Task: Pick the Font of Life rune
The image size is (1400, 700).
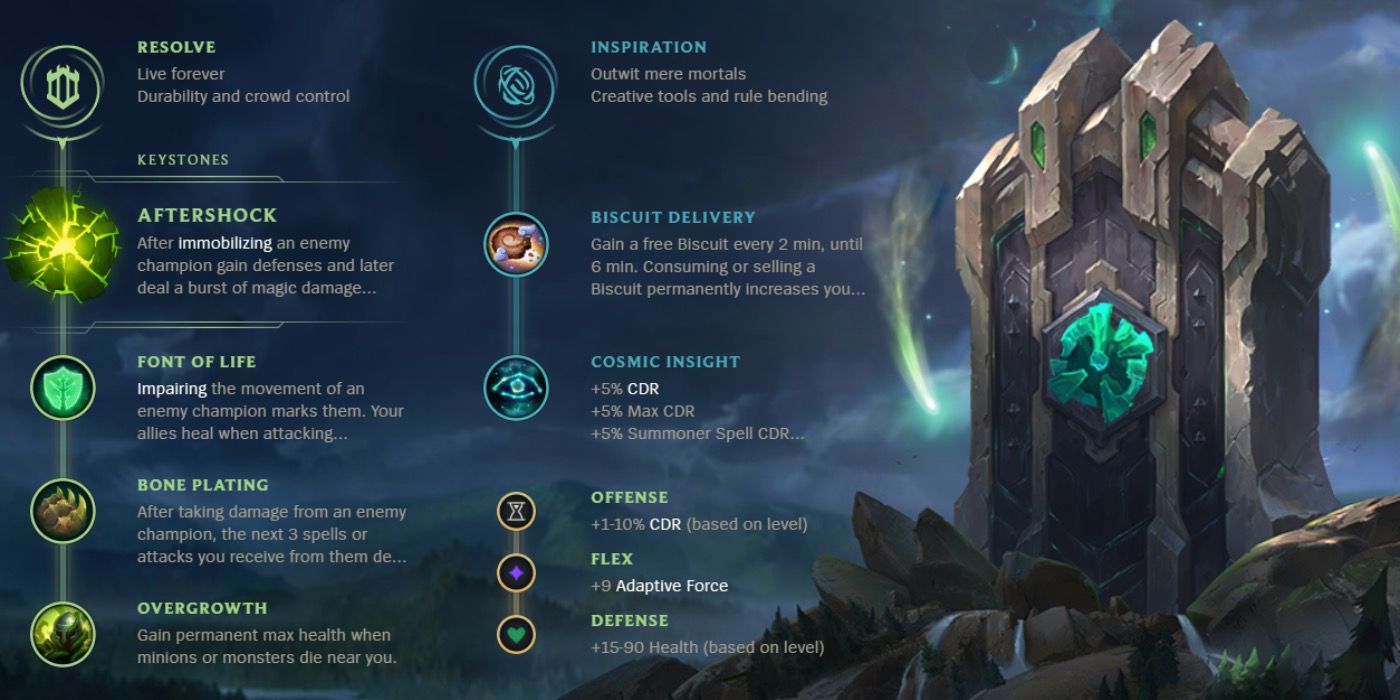Action: [x=62, y=387]
